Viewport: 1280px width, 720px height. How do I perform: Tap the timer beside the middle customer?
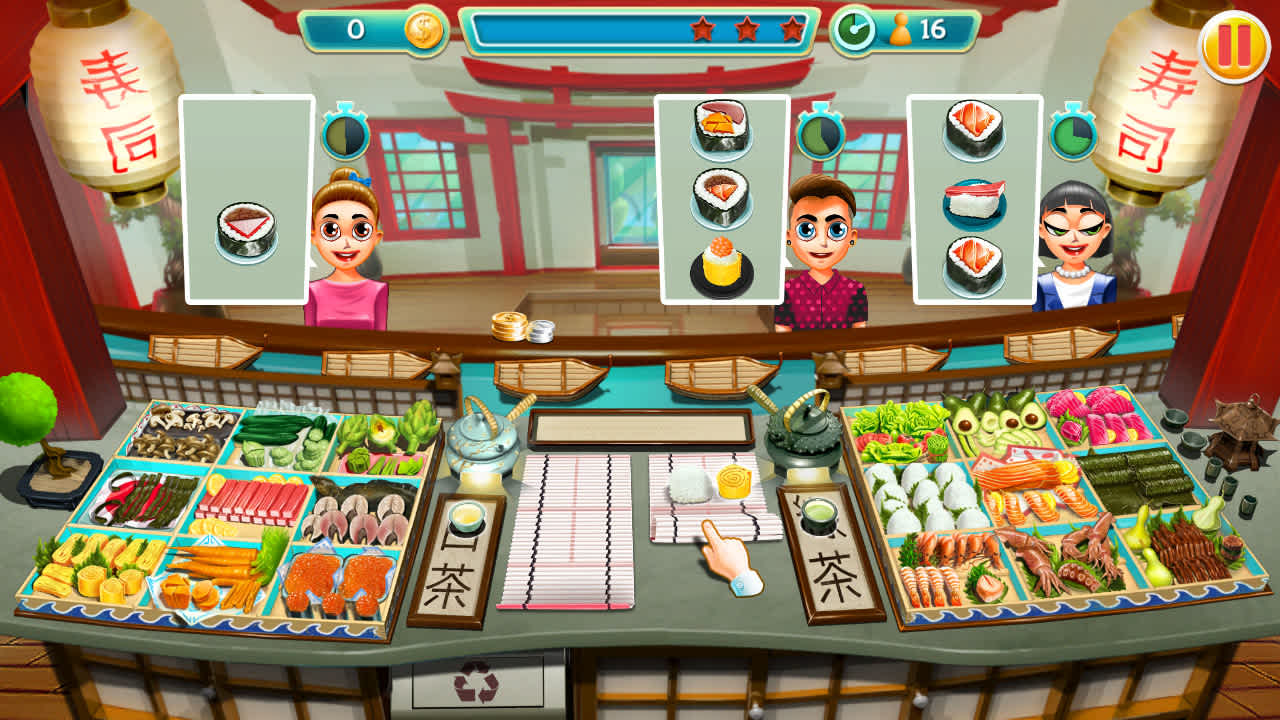817,131
